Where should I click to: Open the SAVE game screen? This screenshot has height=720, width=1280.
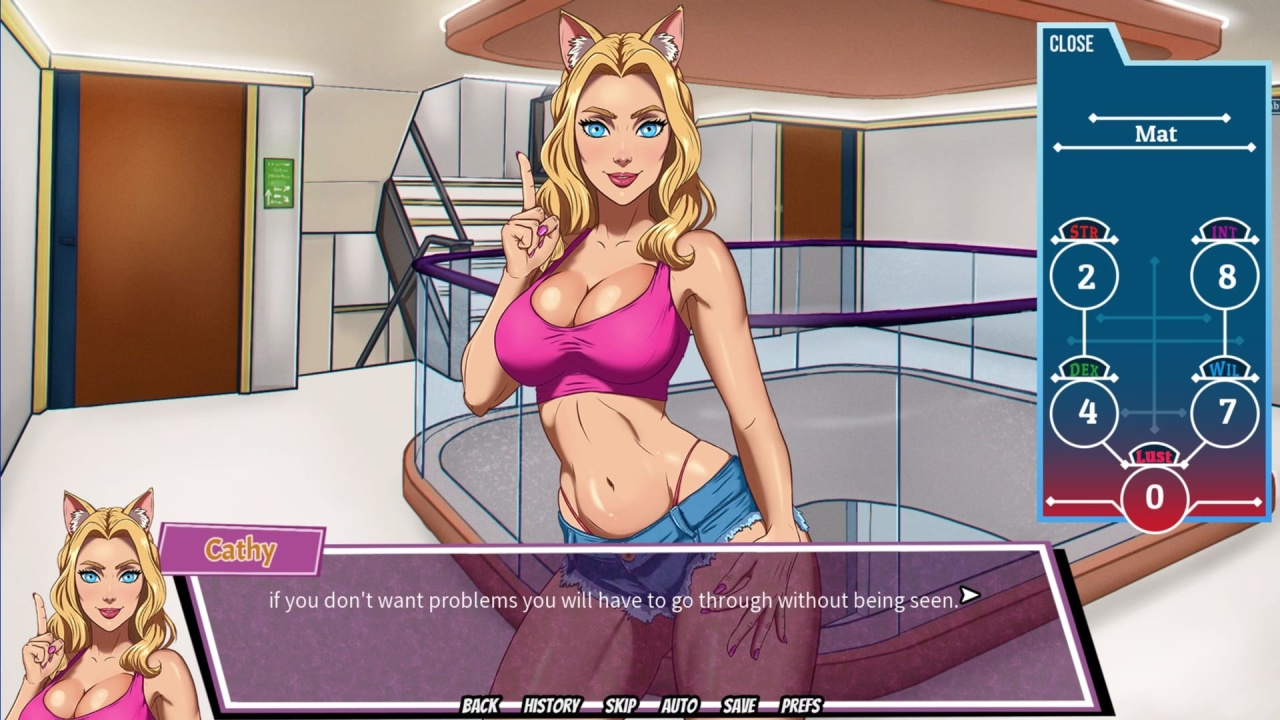click(x=739, y=705)
